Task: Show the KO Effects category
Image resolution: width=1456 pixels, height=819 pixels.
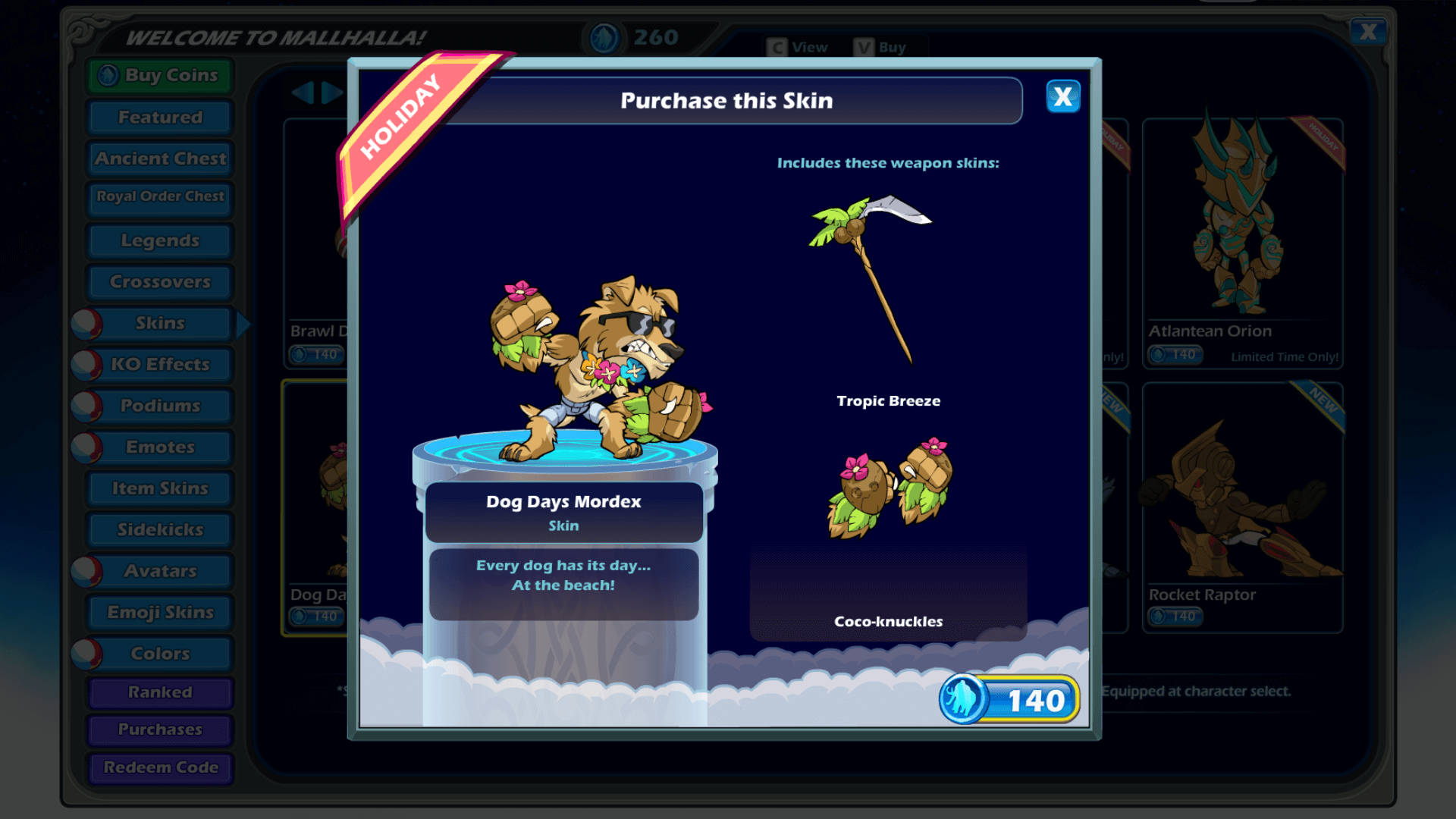Action: click(160, 365)
